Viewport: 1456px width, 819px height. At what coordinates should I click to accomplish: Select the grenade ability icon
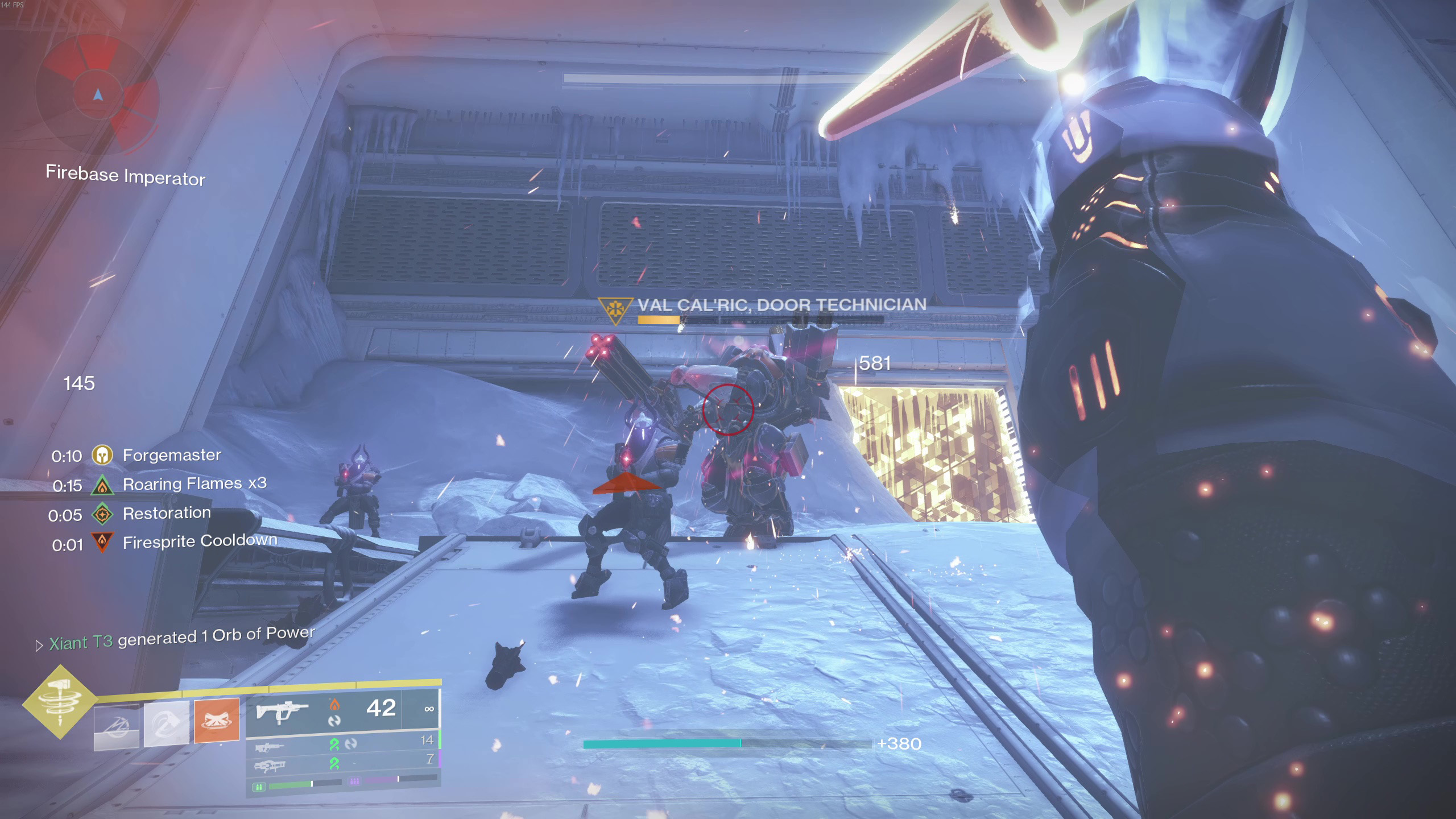116,727
